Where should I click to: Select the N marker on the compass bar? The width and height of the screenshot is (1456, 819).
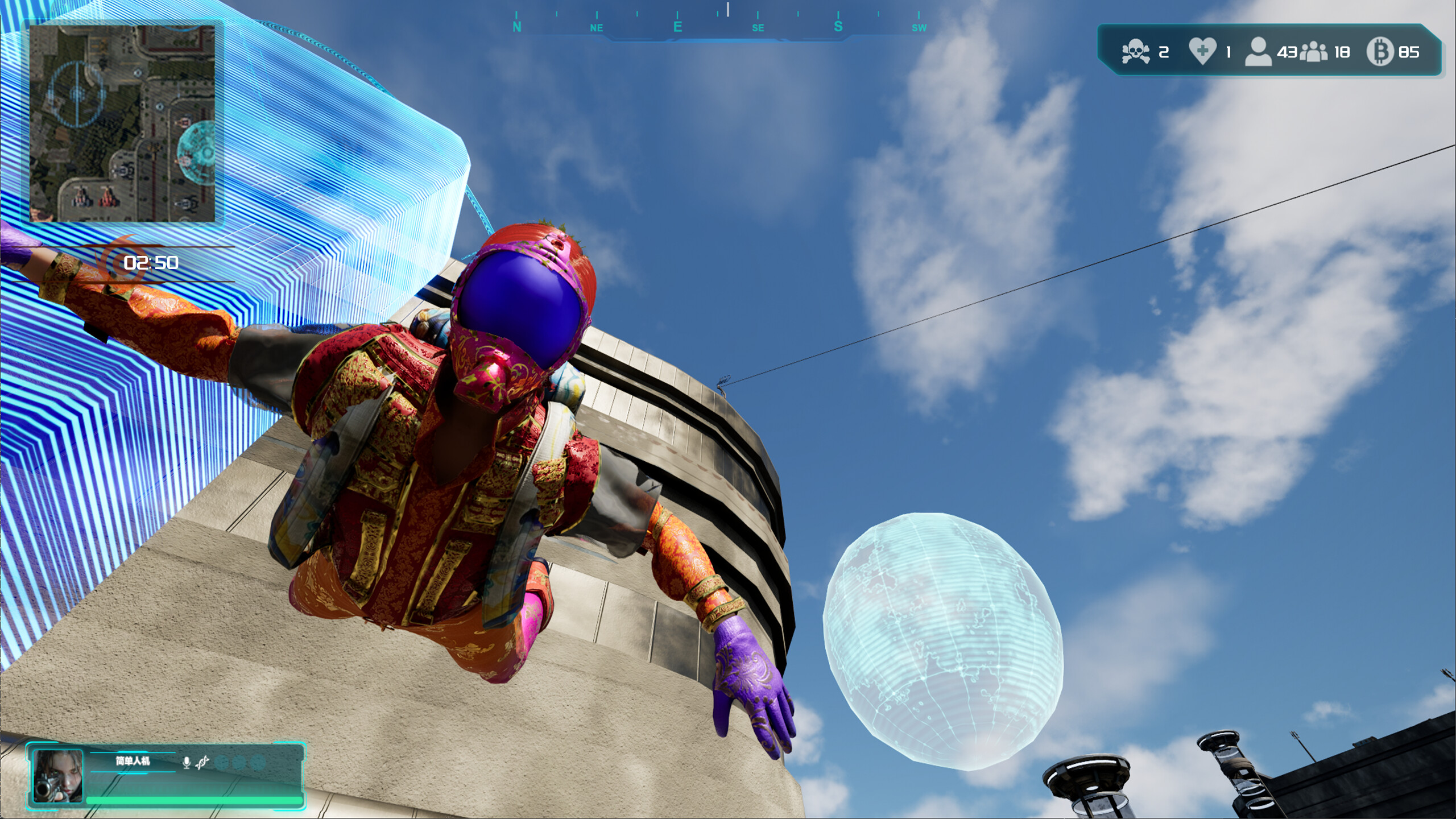tap(516, 26)
